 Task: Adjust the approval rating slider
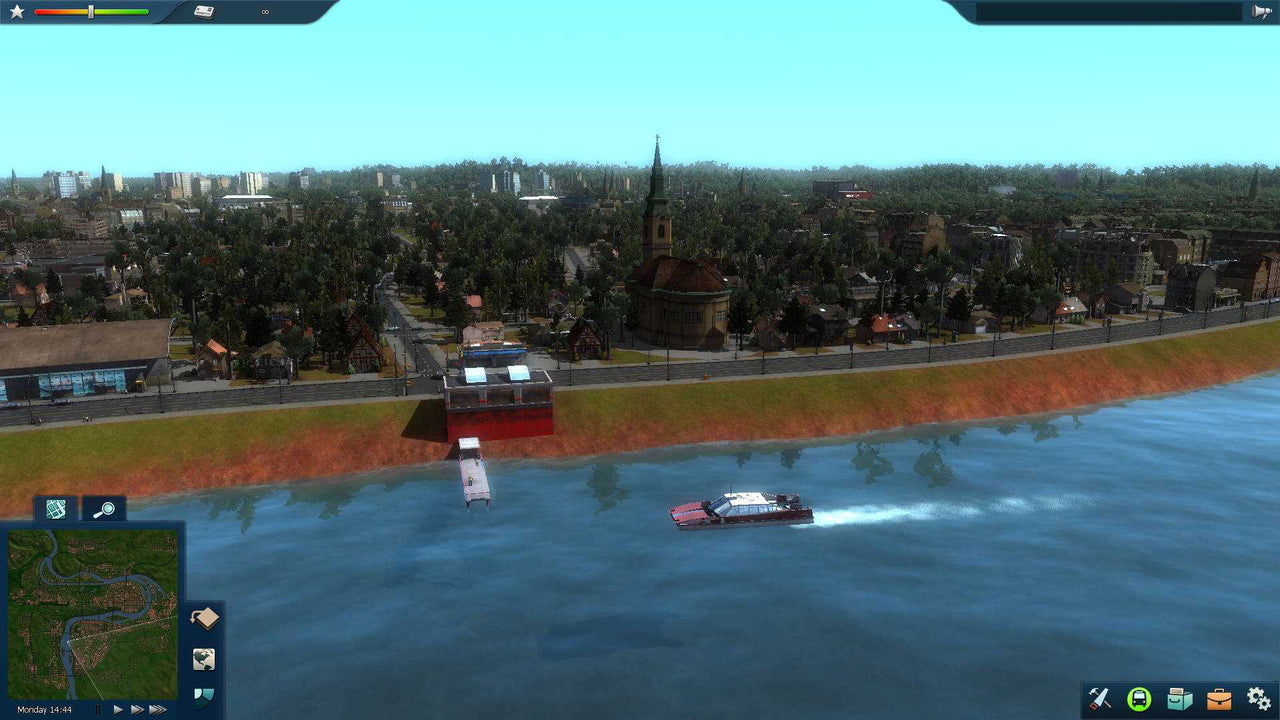[91, 12]
